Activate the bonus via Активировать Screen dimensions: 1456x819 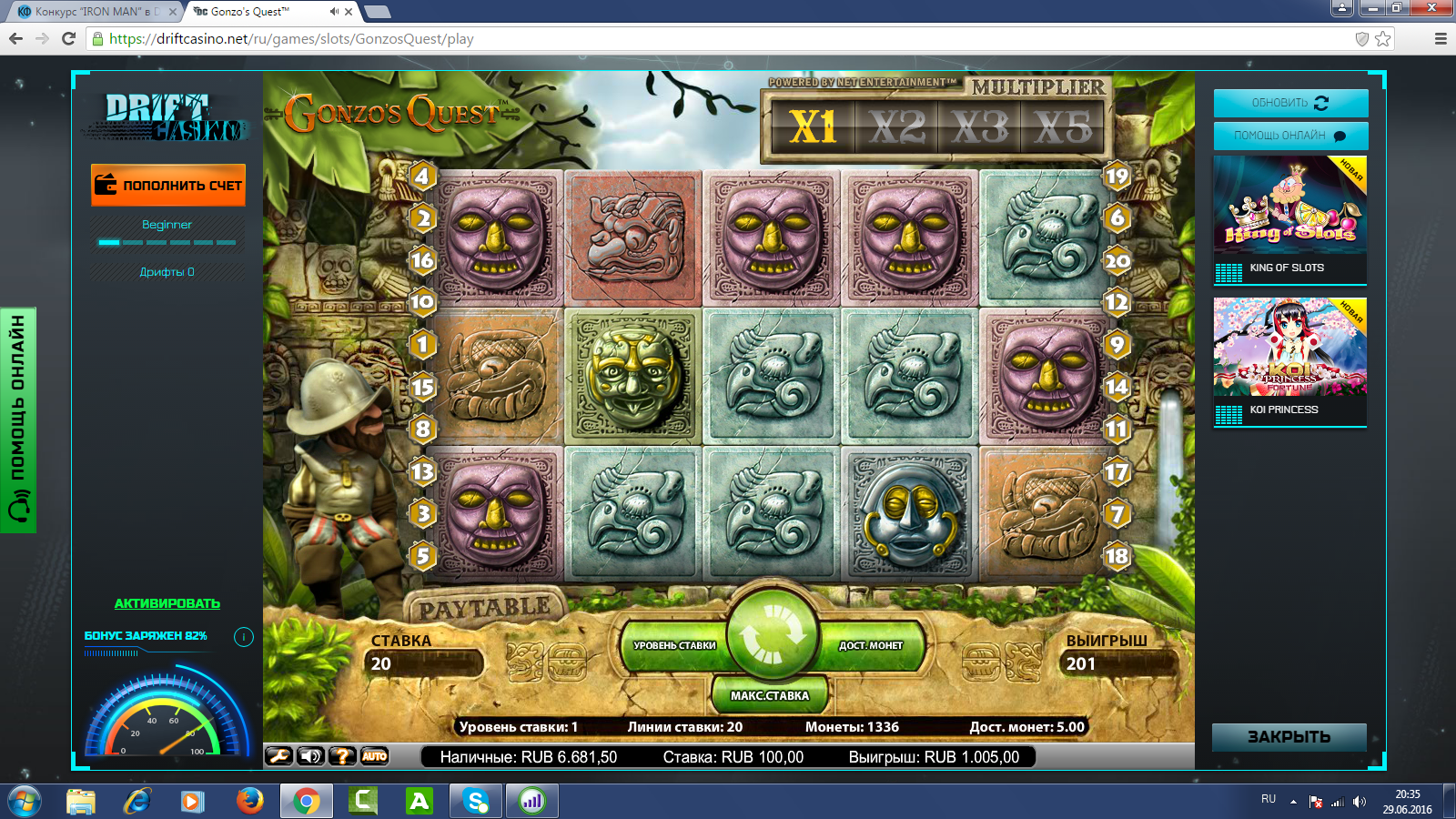pos(167,603)
